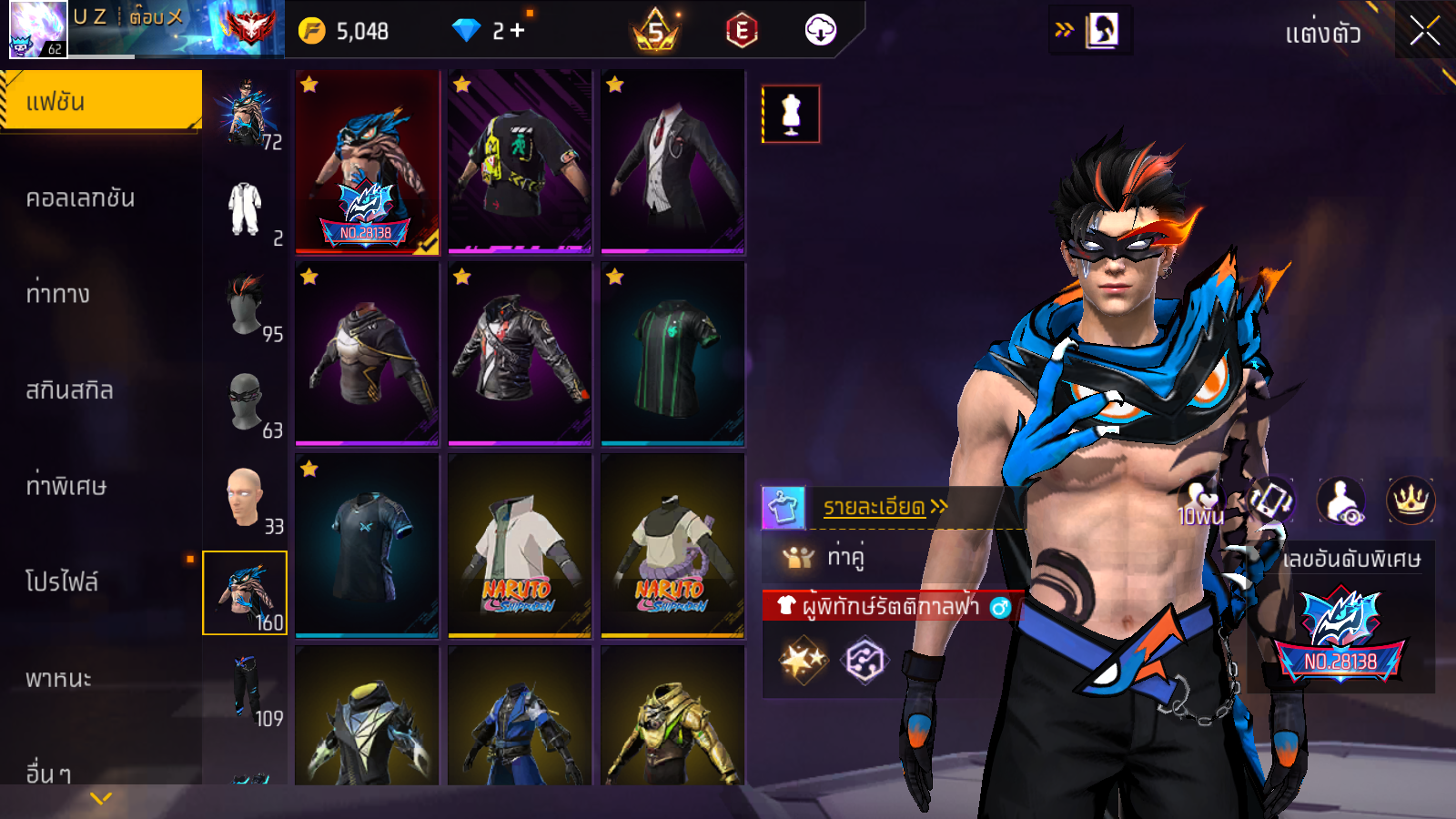Close the outfit screen with the X

point(1424,32)
